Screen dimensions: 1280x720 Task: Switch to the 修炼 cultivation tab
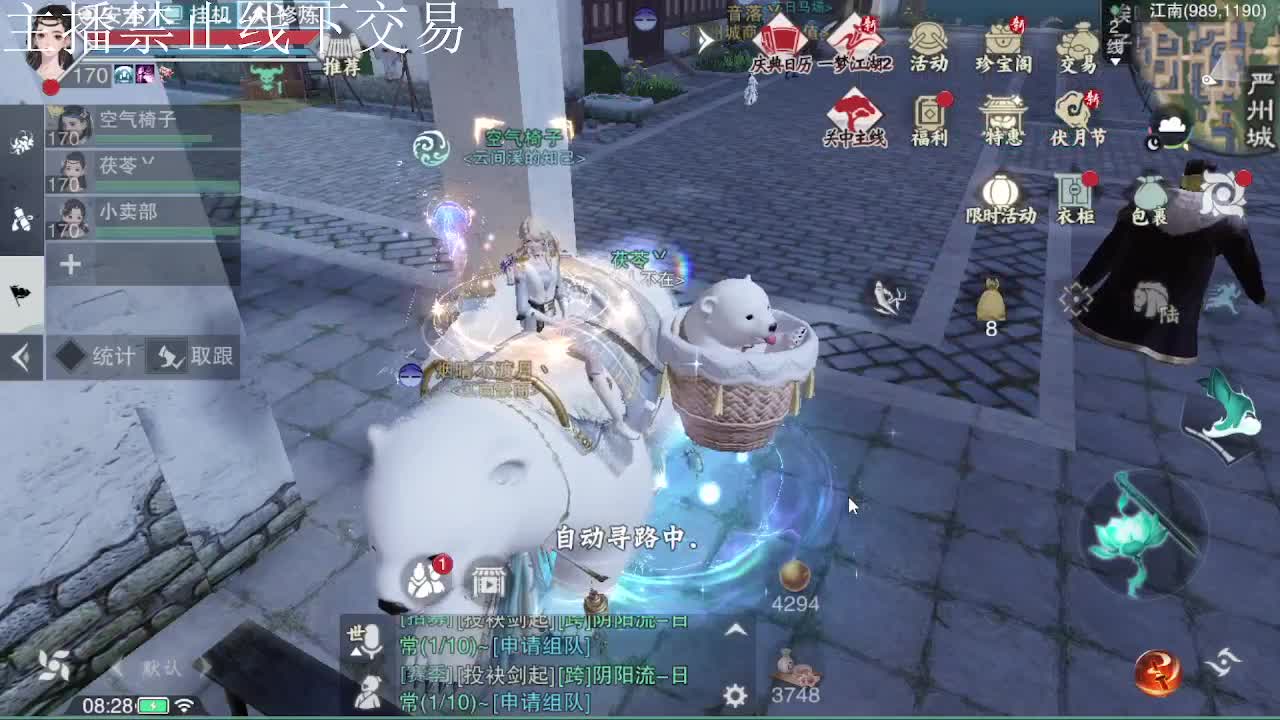[x=298, y=15]
